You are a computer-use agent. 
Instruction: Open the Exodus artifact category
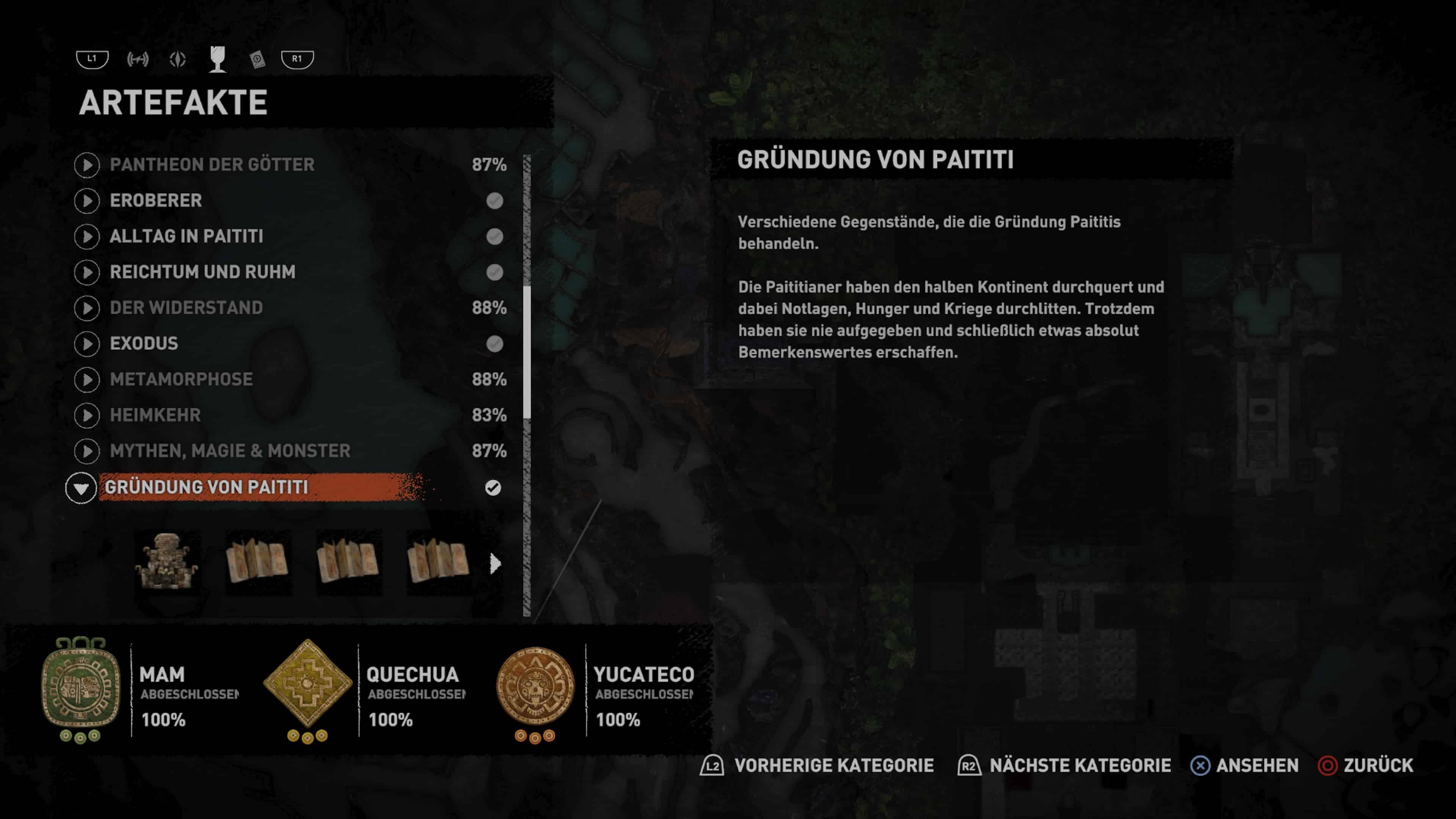coord(144,344)
